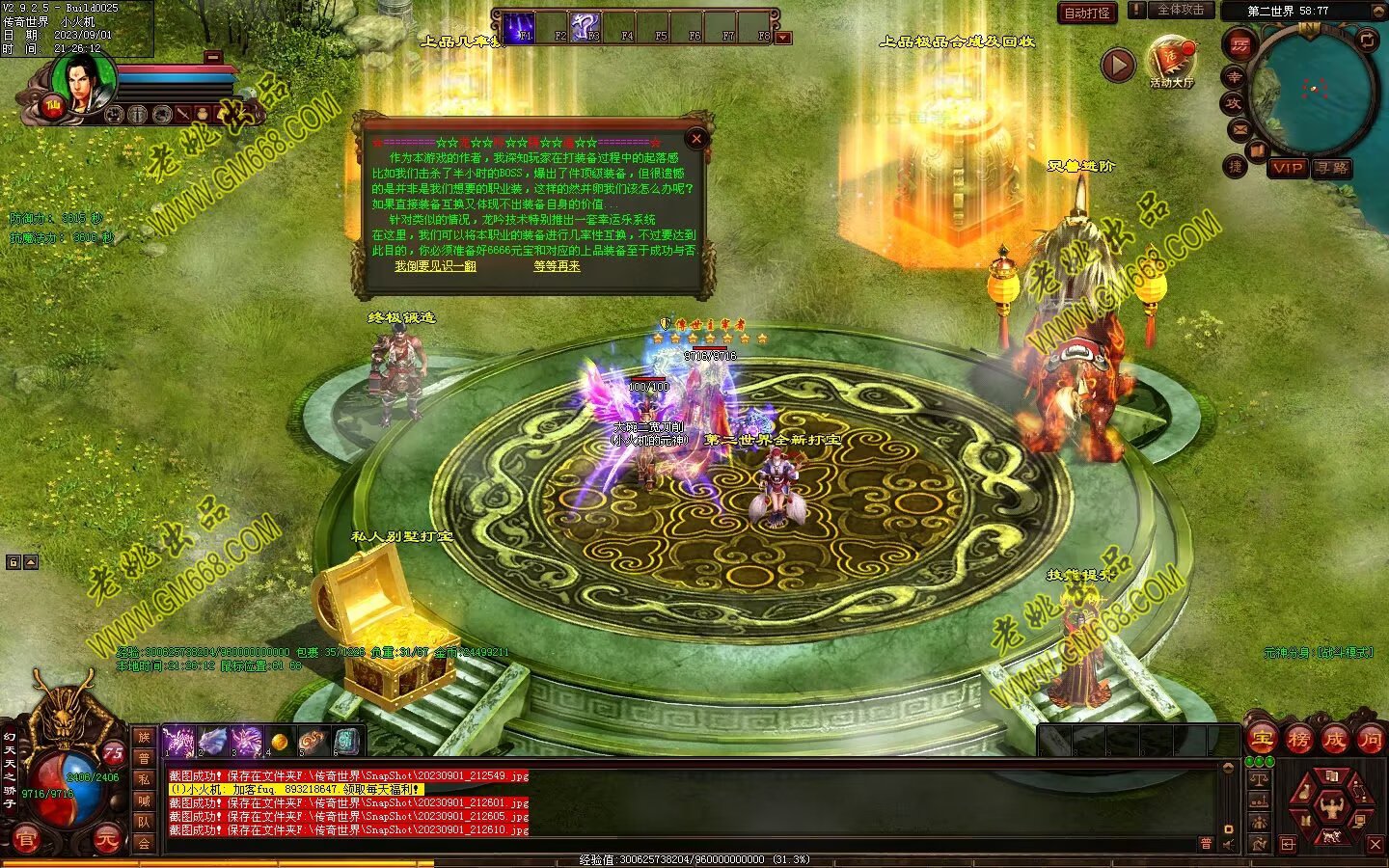Show the 榜 rankings button
1389x868 pixels.
1297,740
